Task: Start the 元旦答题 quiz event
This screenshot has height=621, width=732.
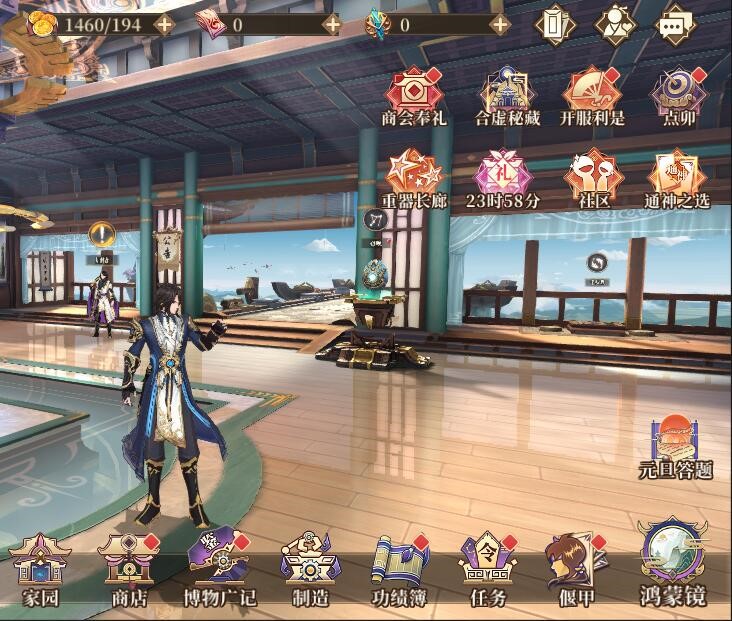Action: click(x=675, y=446)
